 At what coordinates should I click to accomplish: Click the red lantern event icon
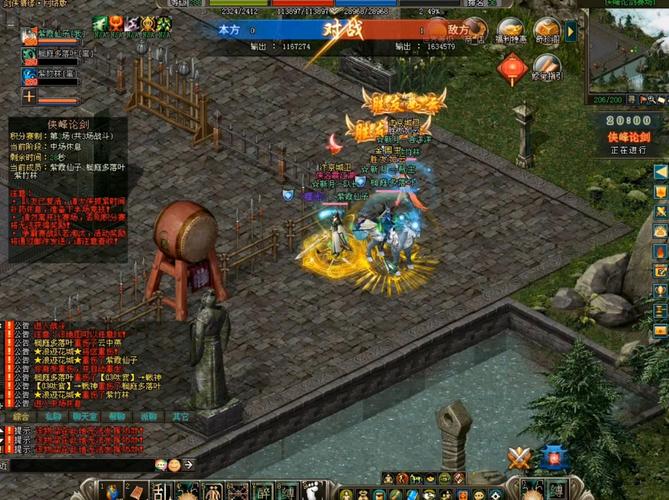(x=512, y=67)
